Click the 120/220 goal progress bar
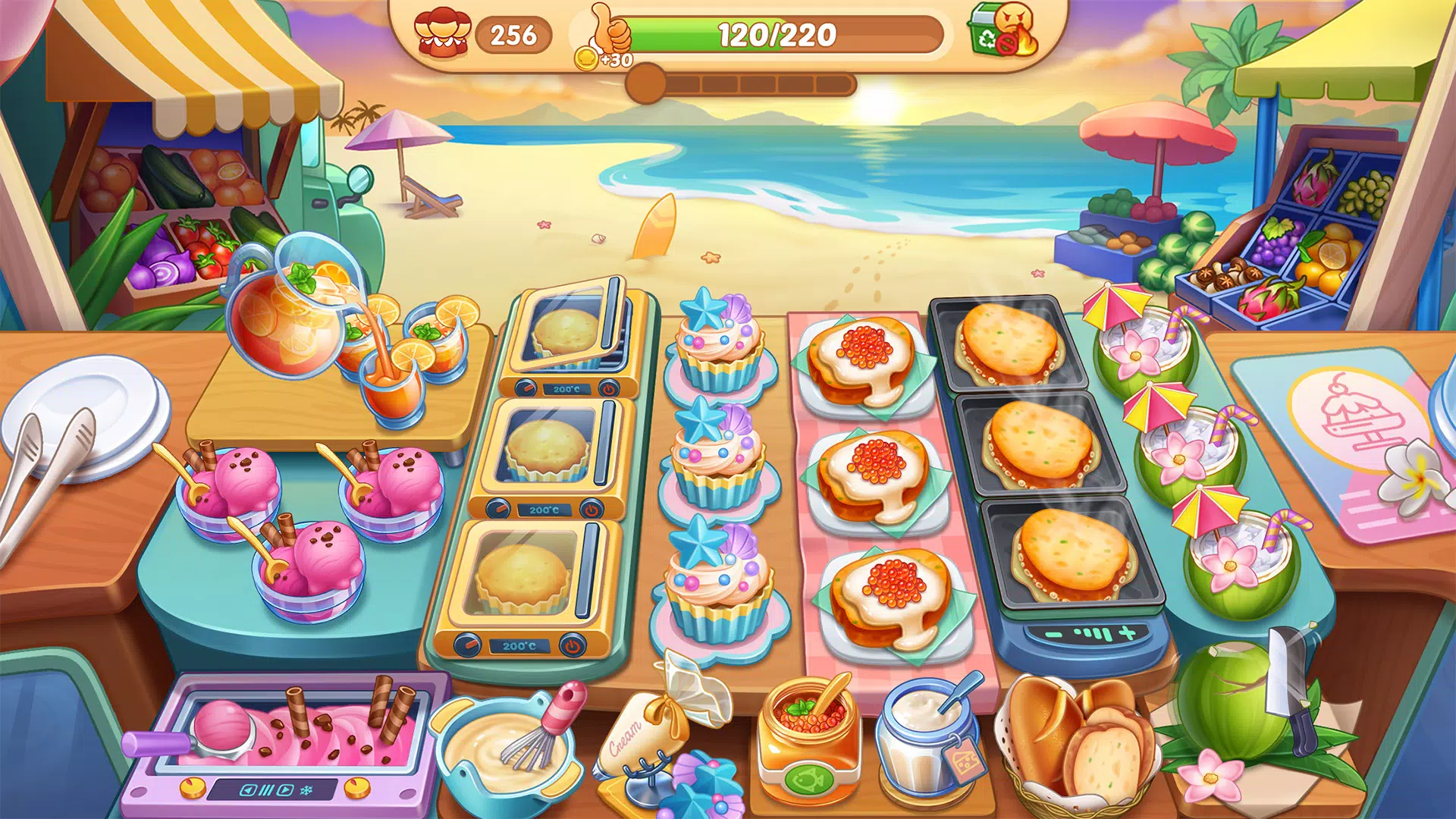 click(777, 33)
